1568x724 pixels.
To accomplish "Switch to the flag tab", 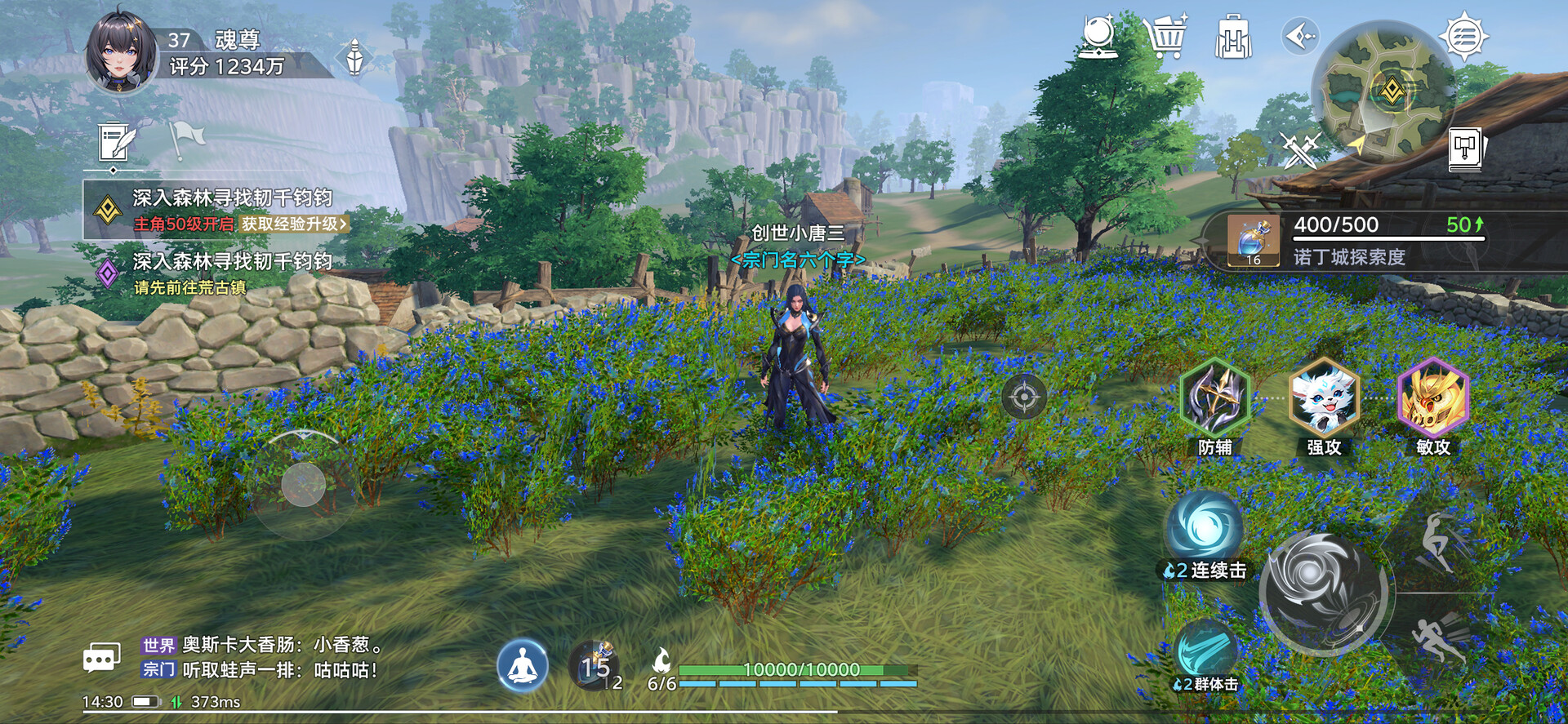I will (x=185, y=140).
